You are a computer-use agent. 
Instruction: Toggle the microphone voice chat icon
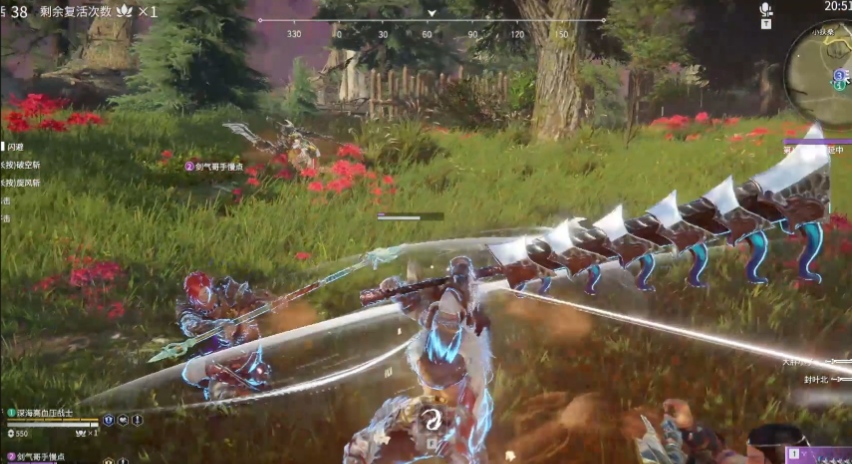pyautogui.click(x=765, y=10)
